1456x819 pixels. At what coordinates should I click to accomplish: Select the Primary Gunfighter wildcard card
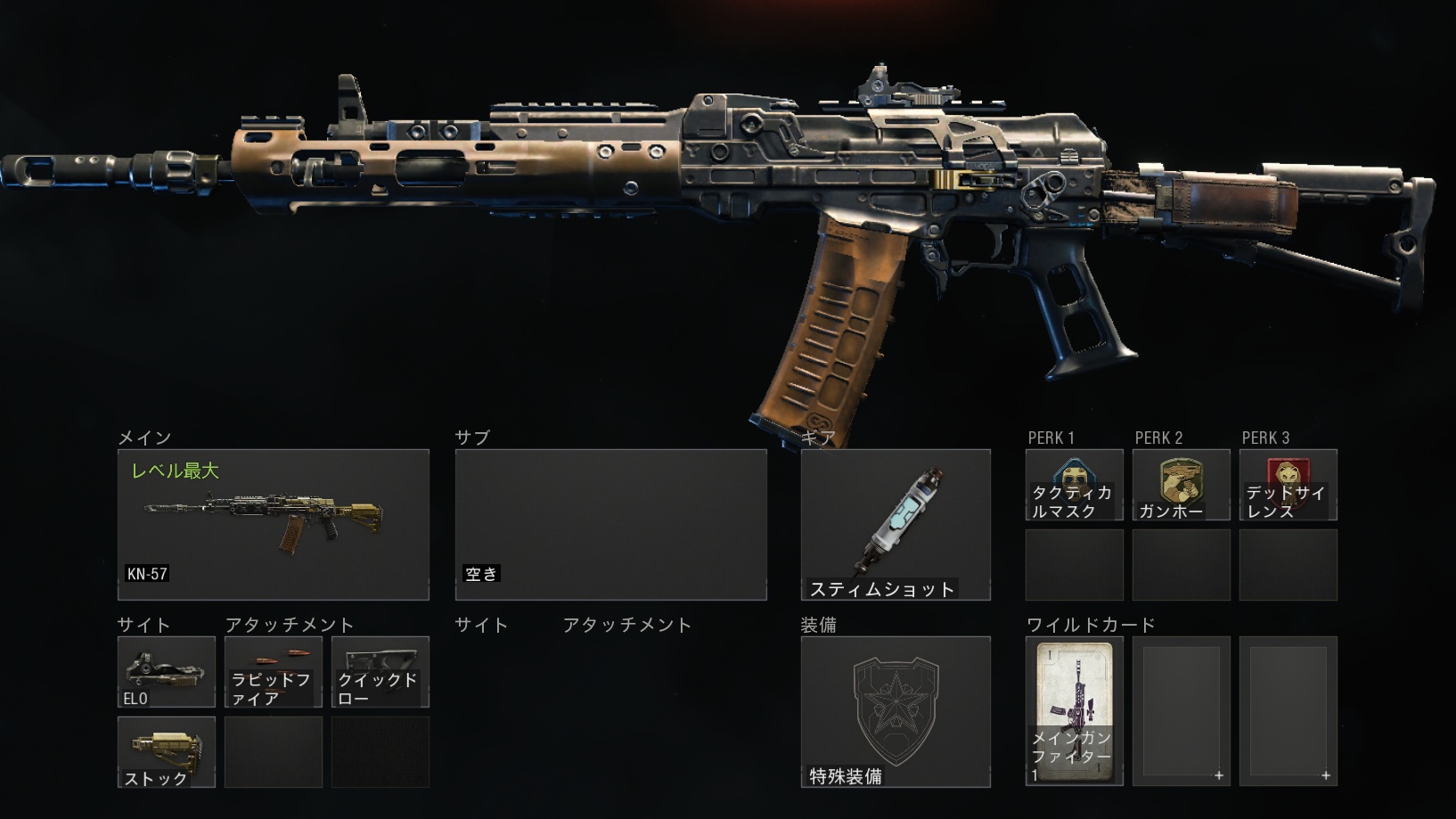tap(1074, 711)
